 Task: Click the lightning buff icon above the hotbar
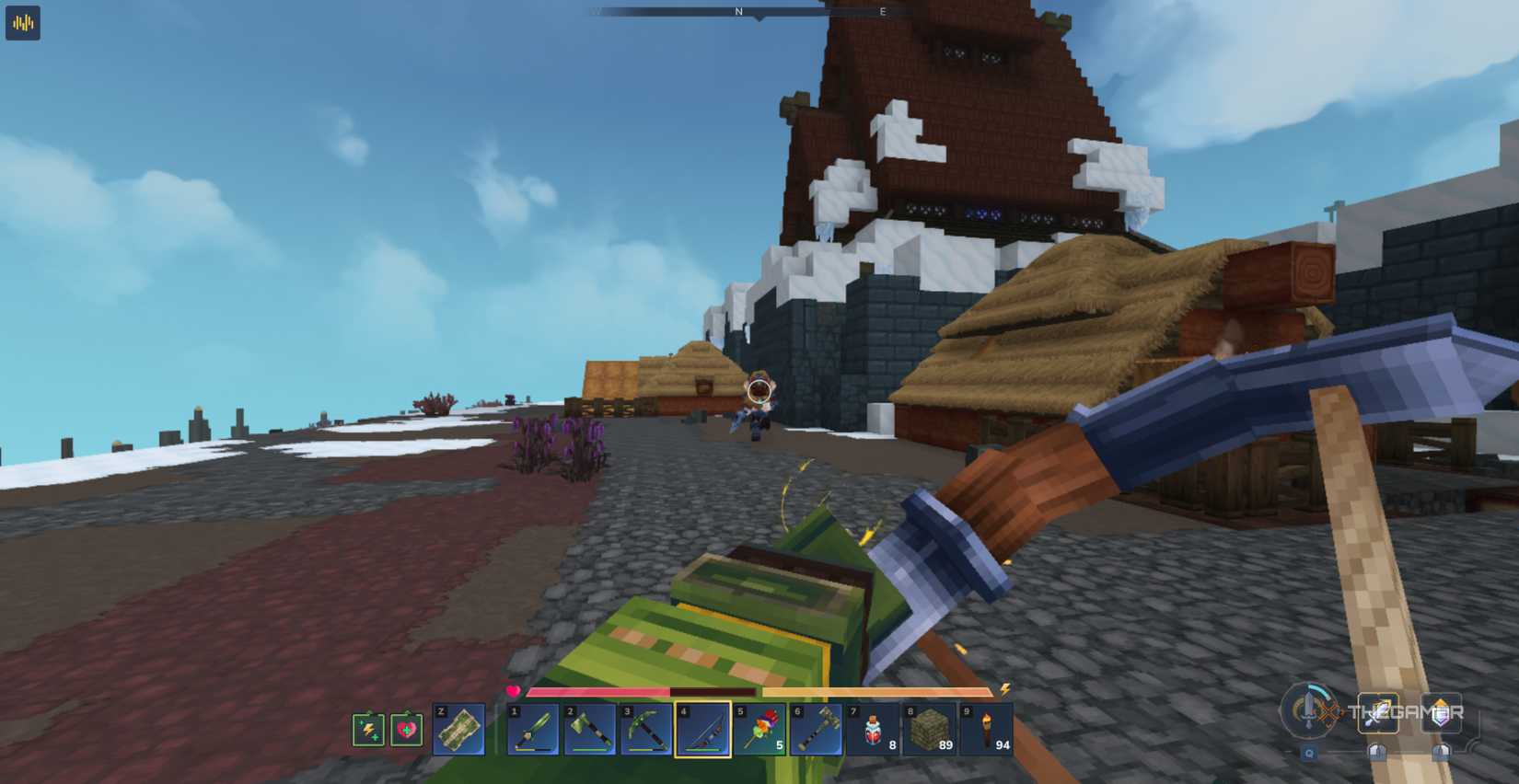369,730
